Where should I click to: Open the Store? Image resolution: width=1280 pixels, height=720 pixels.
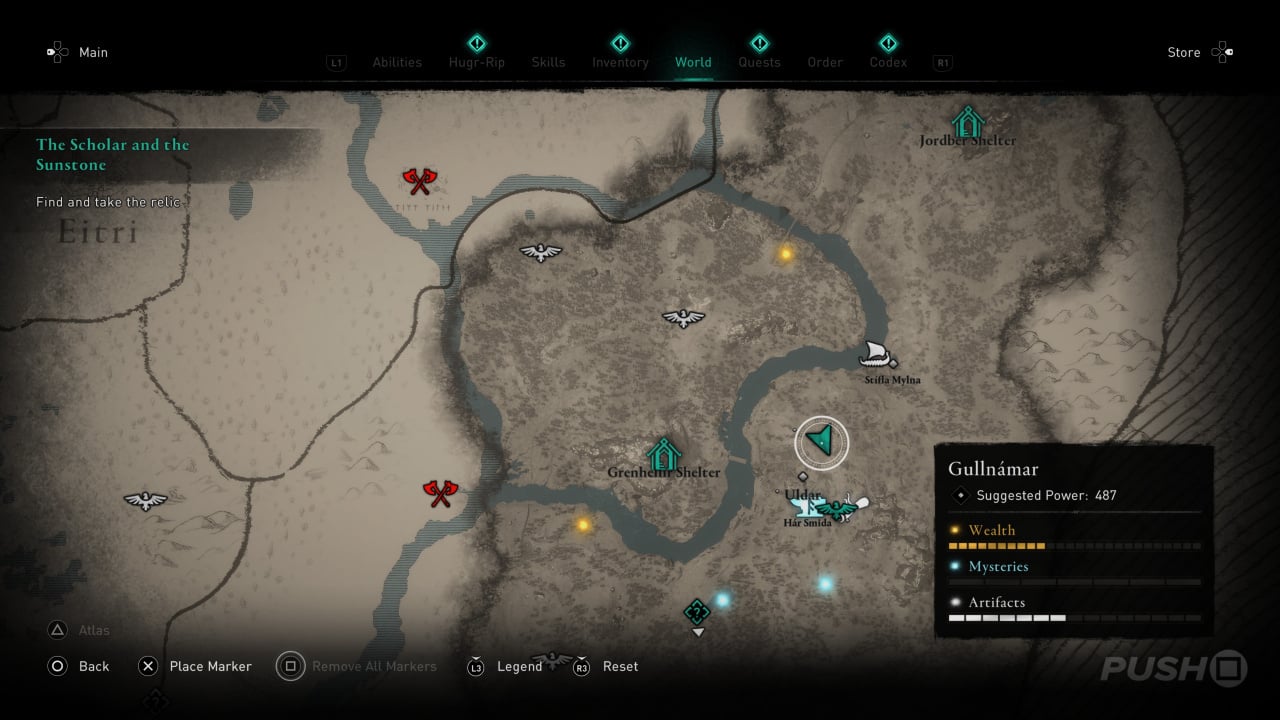click(1184, 52)
